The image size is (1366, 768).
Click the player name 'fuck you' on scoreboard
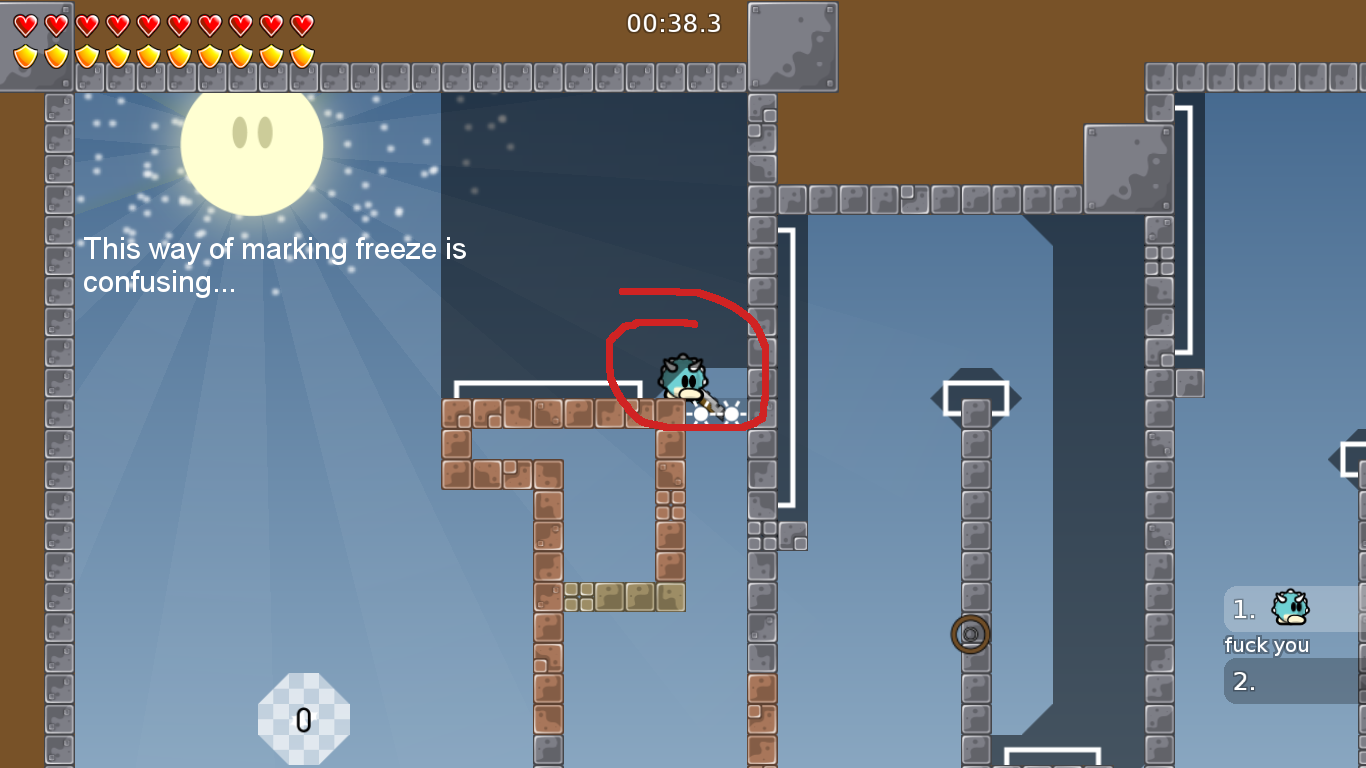pyautogui.click(x=1266, y=645)
